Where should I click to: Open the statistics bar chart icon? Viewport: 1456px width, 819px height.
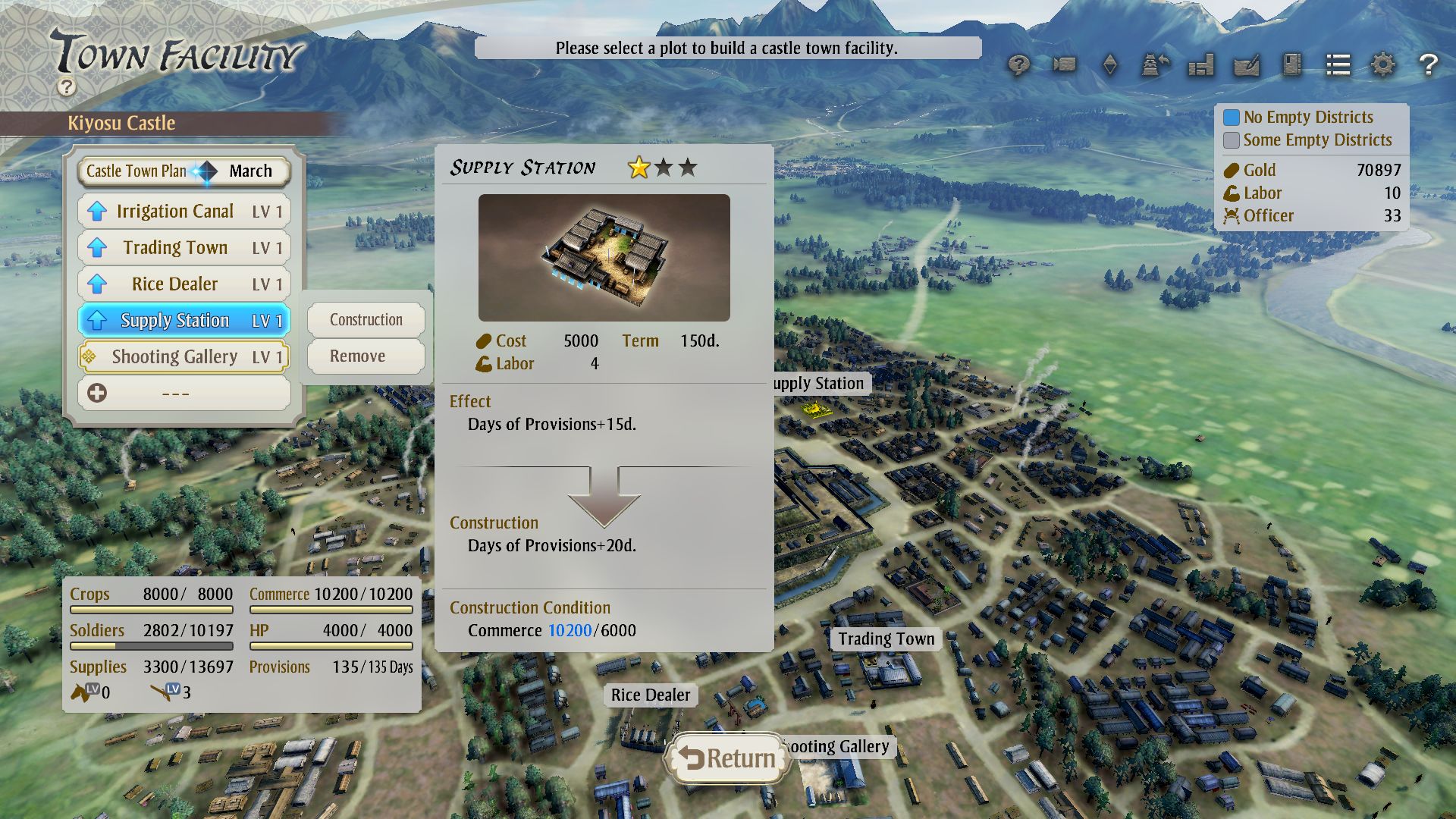click(1200, 66)
